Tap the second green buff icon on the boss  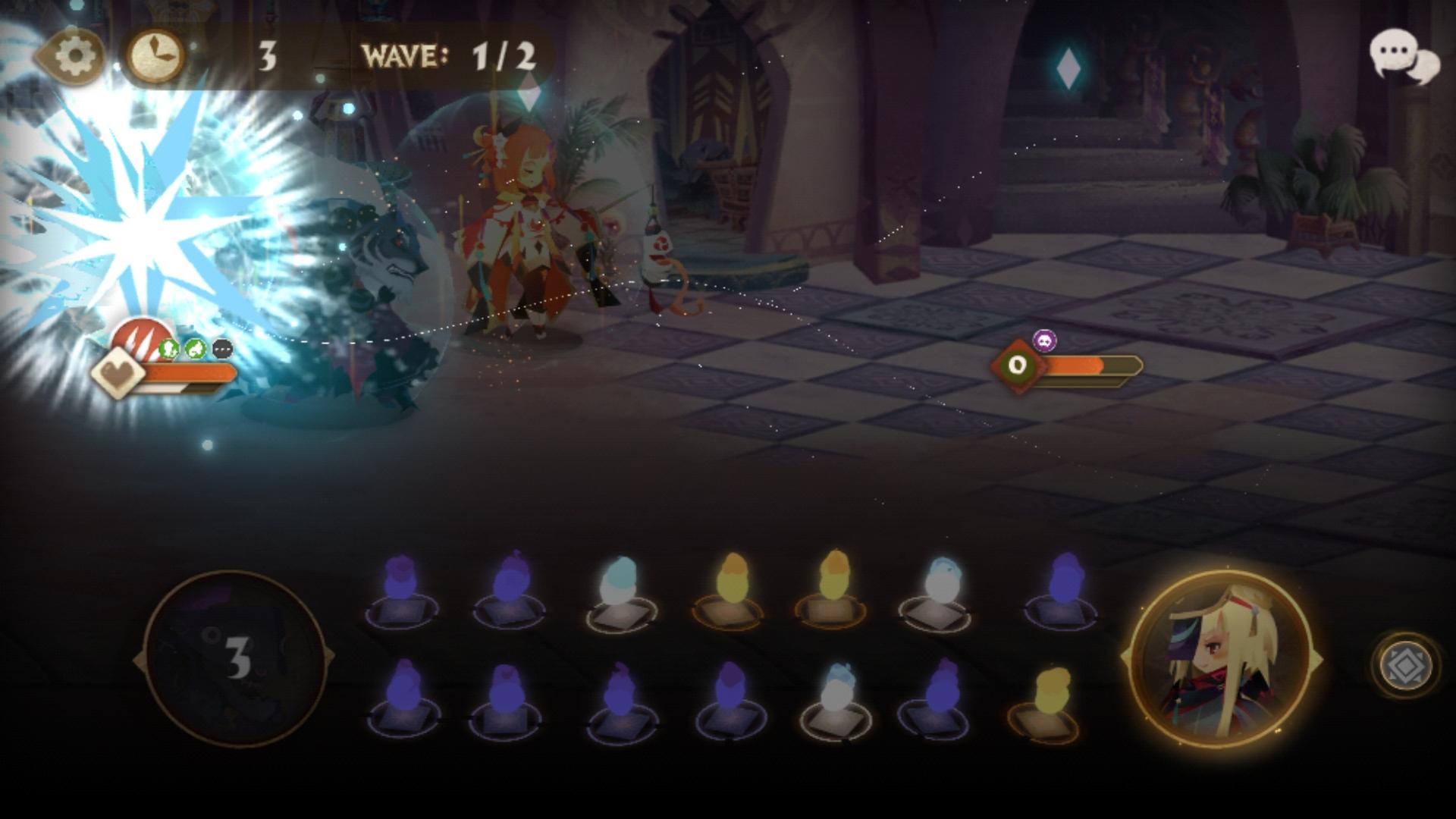(194, 347)
